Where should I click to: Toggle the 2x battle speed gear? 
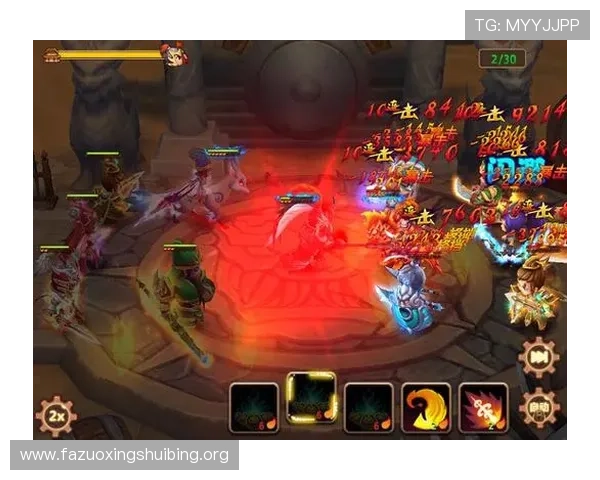pyautogui.click(x=56, y=415)
